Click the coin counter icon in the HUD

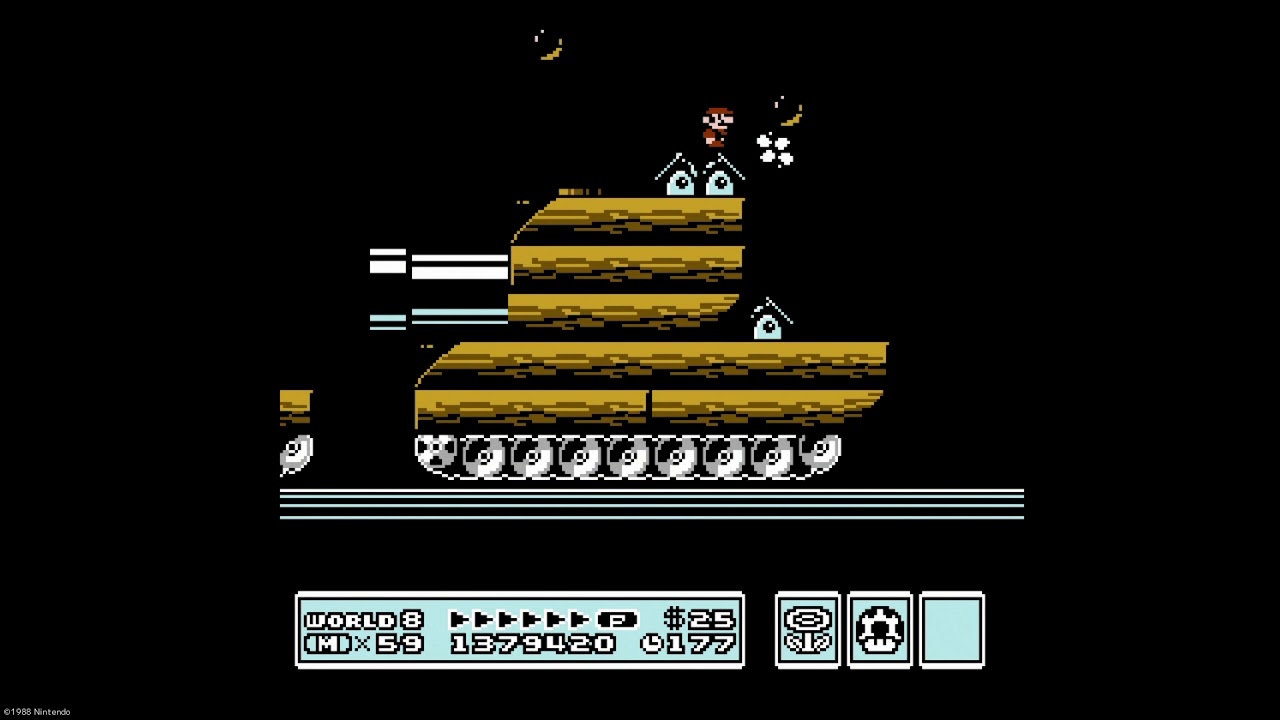pos(675,618)
